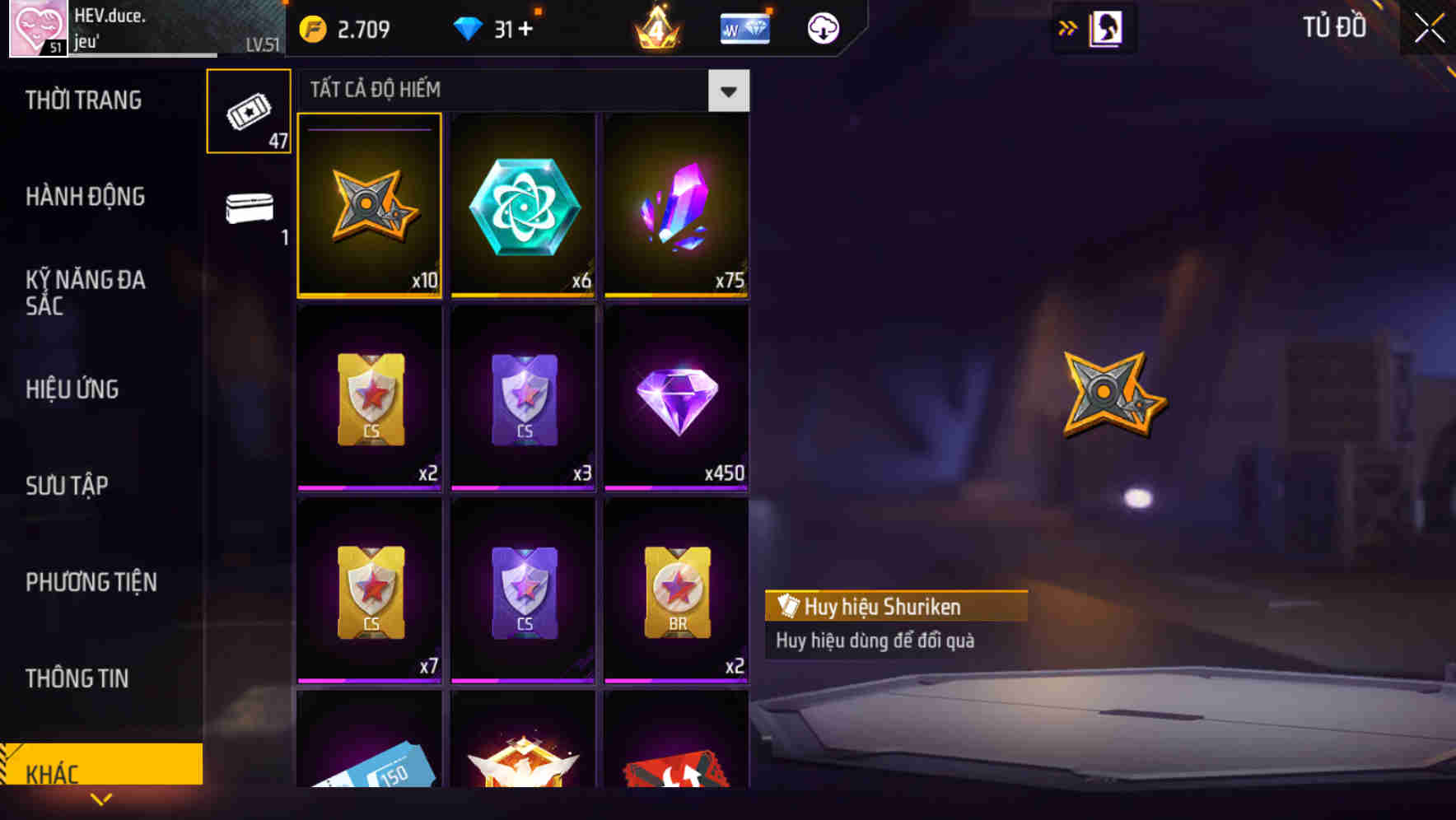The image size is (1456, 820).
Task: Switch to the THỜI TRANG tab
Action: pyautogui.click(x=82, y=100)
